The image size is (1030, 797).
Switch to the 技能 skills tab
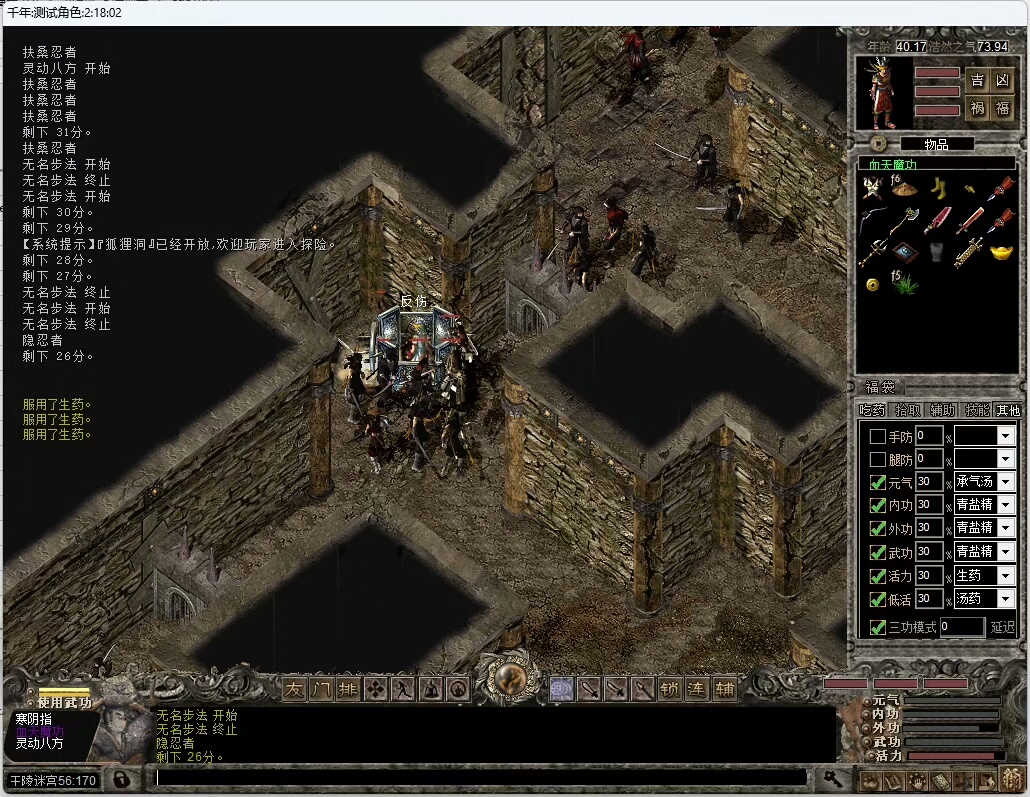click(x=976, y=410)
